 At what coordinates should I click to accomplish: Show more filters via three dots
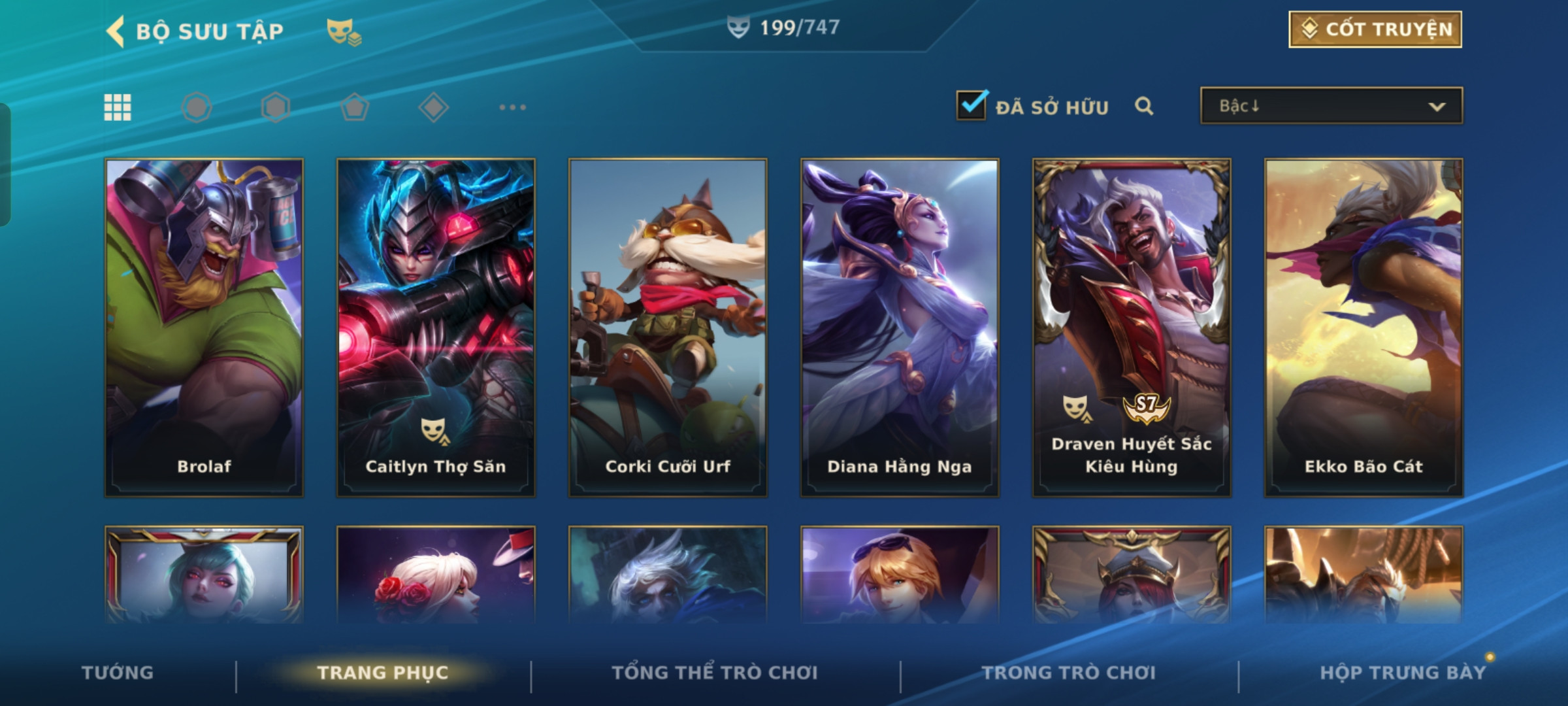point(512,107)
